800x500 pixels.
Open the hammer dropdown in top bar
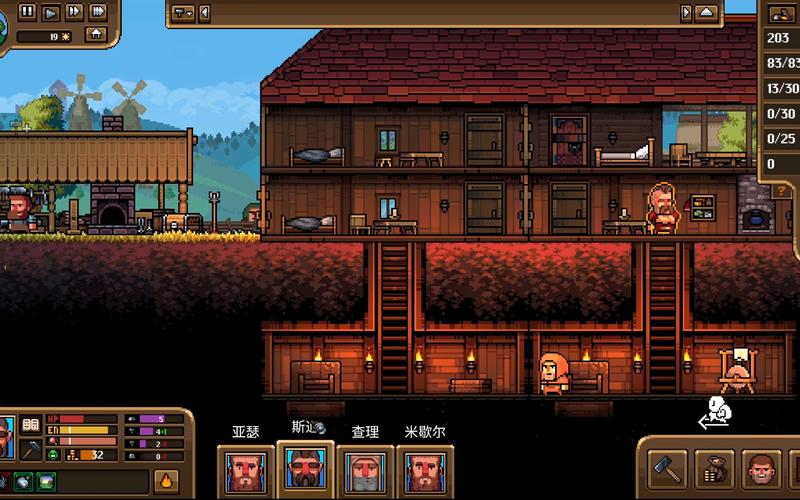(x=183, y=13)
